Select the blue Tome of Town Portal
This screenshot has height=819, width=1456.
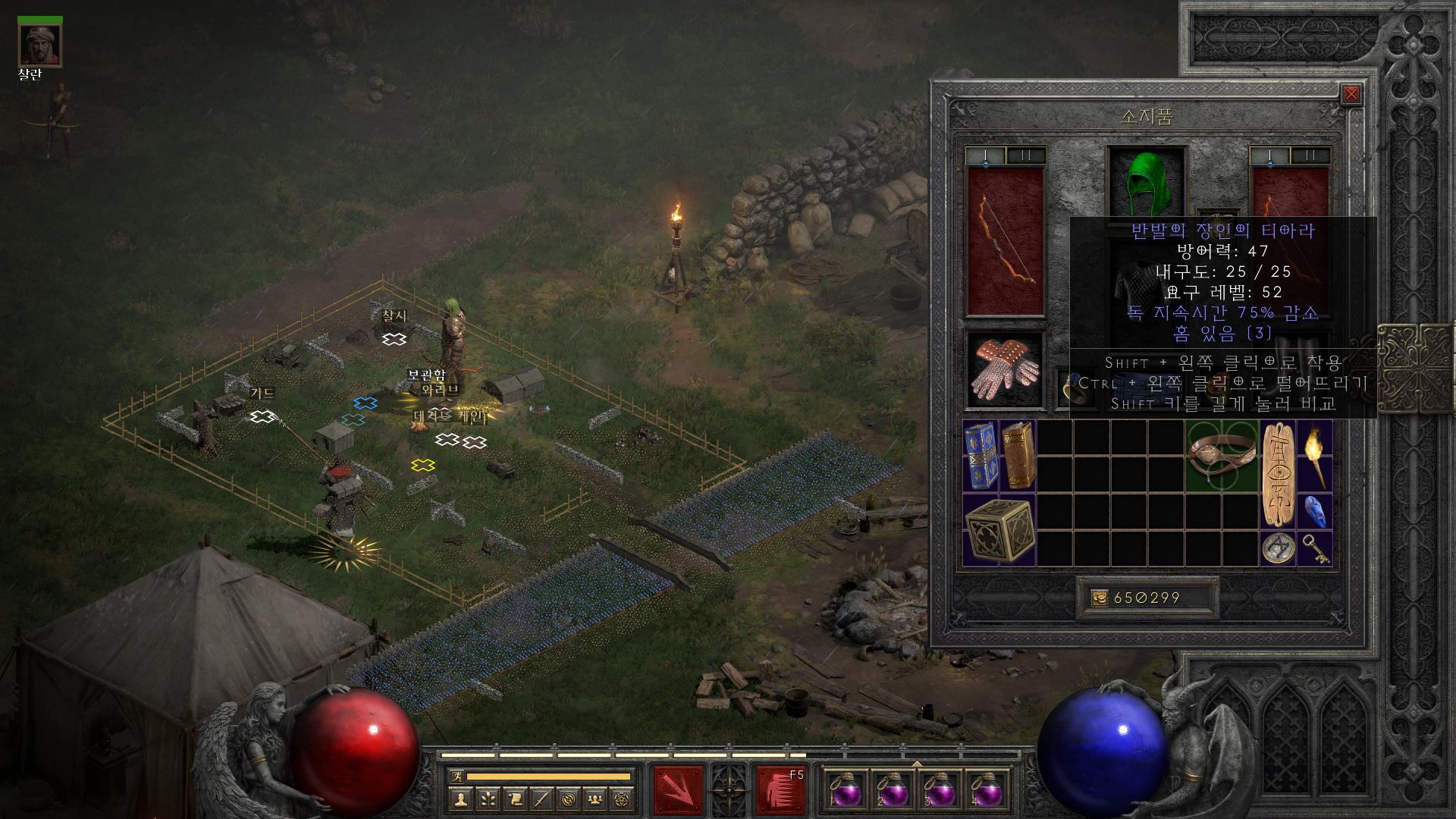981,456
